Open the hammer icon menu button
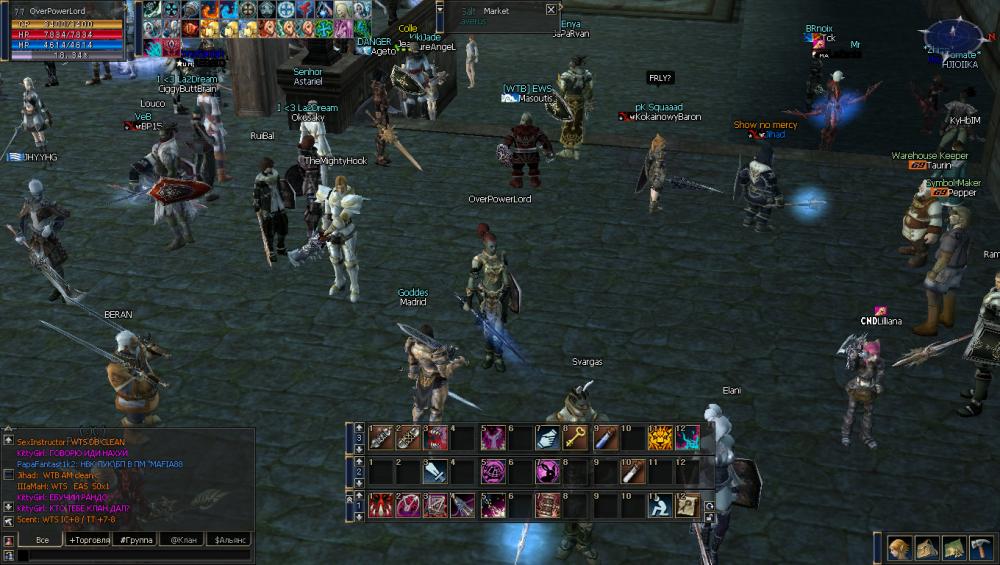1000x565 pixels. coord(981,547)
